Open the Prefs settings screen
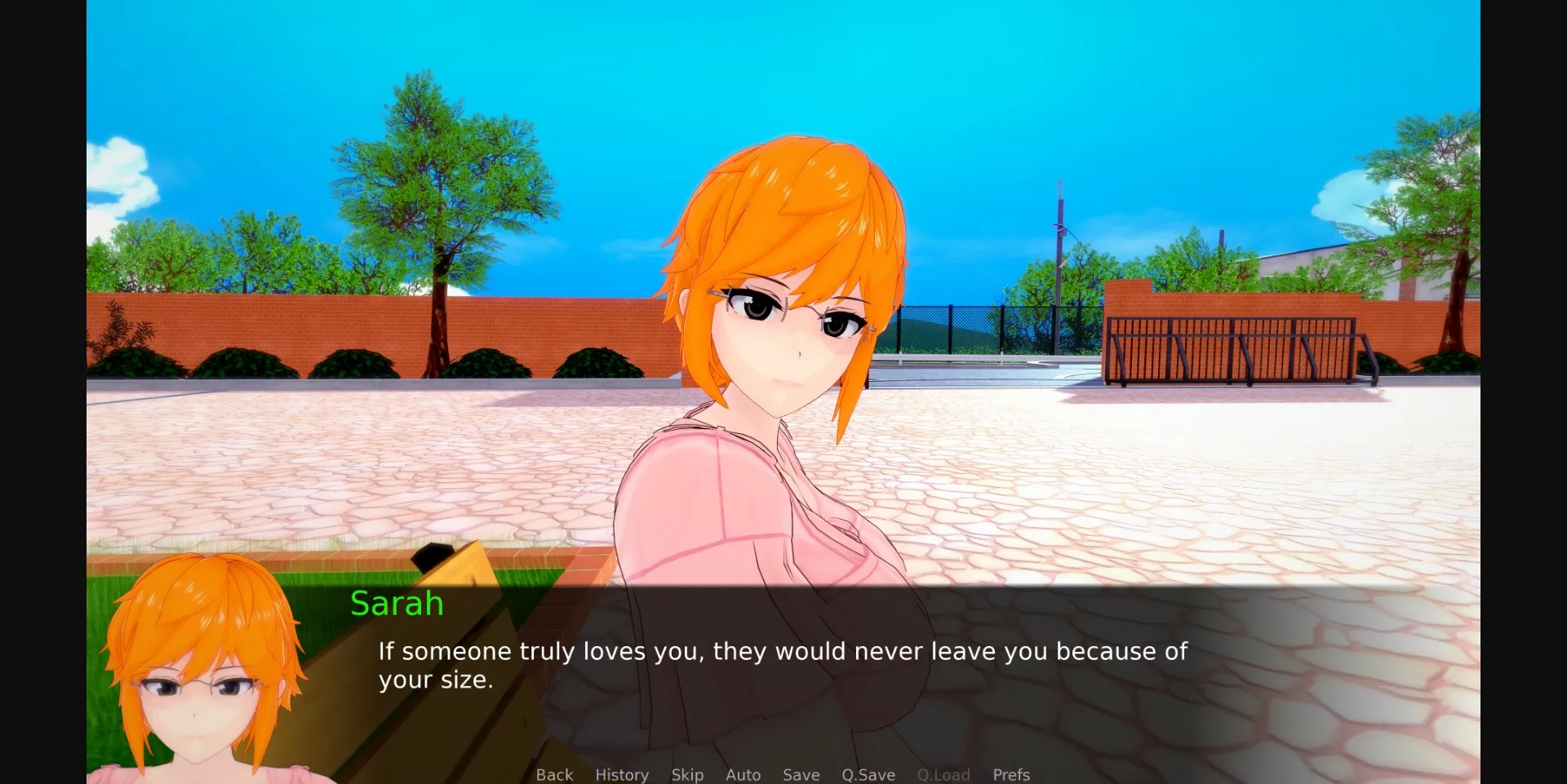This screenshot has width=1567, height=784. click(x=1011, y=774)
